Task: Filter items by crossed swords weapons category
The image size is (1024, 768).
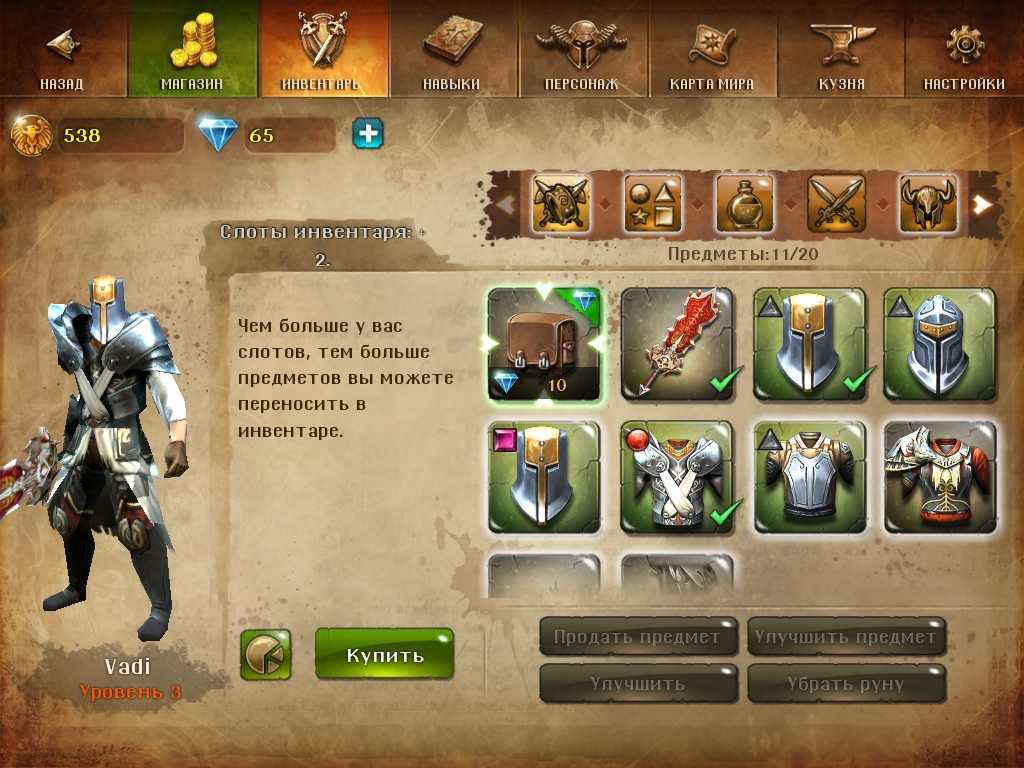Action: pyautogui.click(x=836, y=203)
